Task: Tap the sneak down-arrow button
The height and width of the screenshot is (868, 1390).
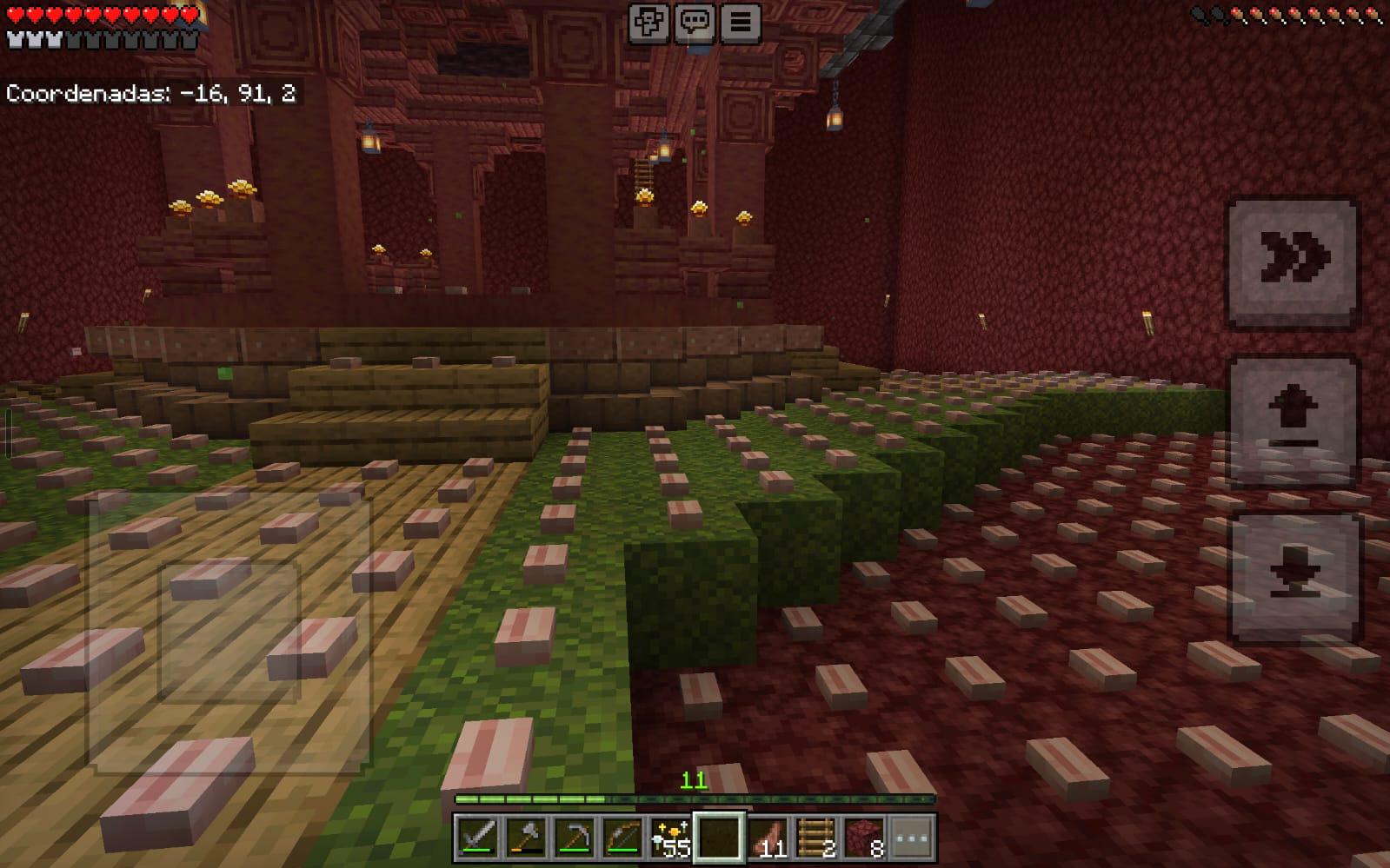Action: tap(1293, 577)
